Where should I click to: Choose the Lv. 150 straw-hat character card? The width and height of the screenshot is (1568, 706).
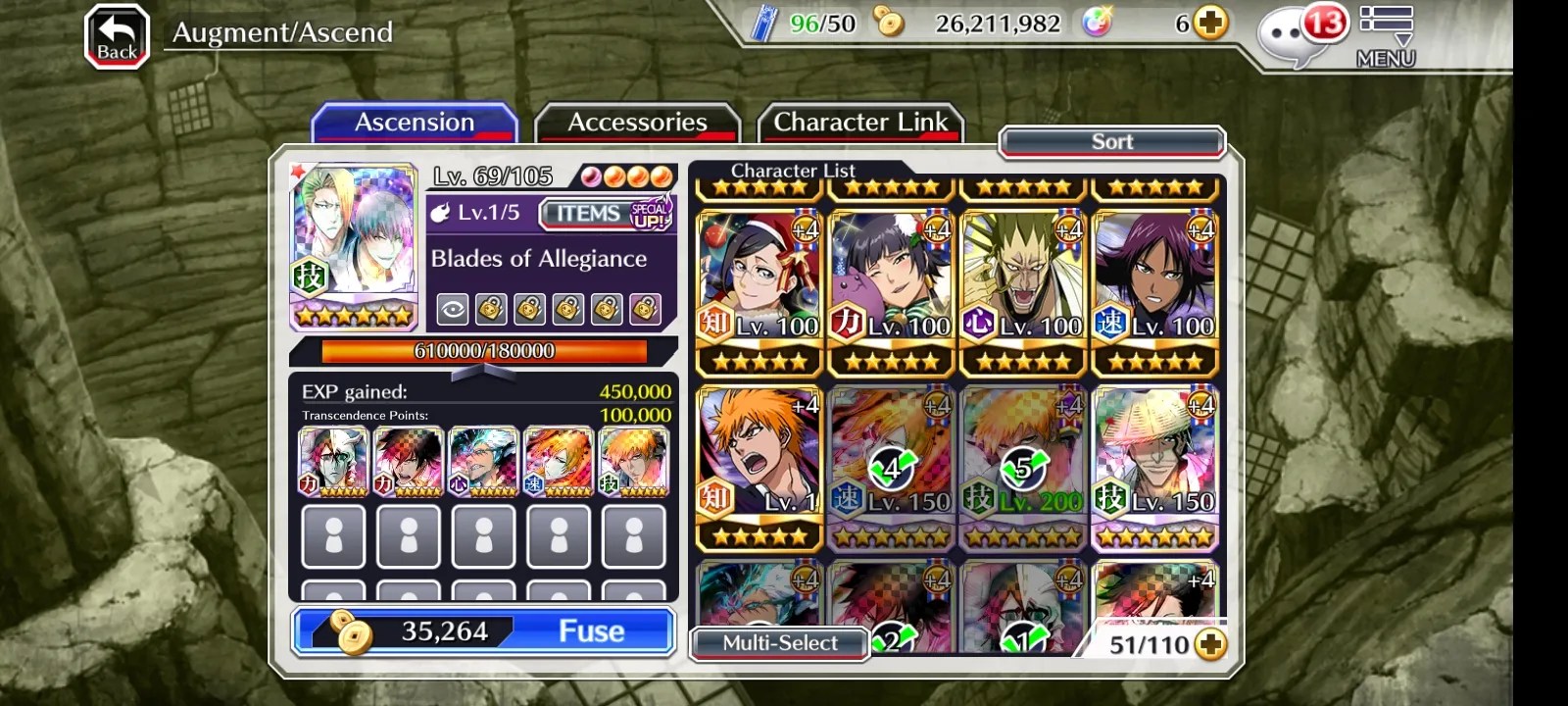coord(1155,467)
